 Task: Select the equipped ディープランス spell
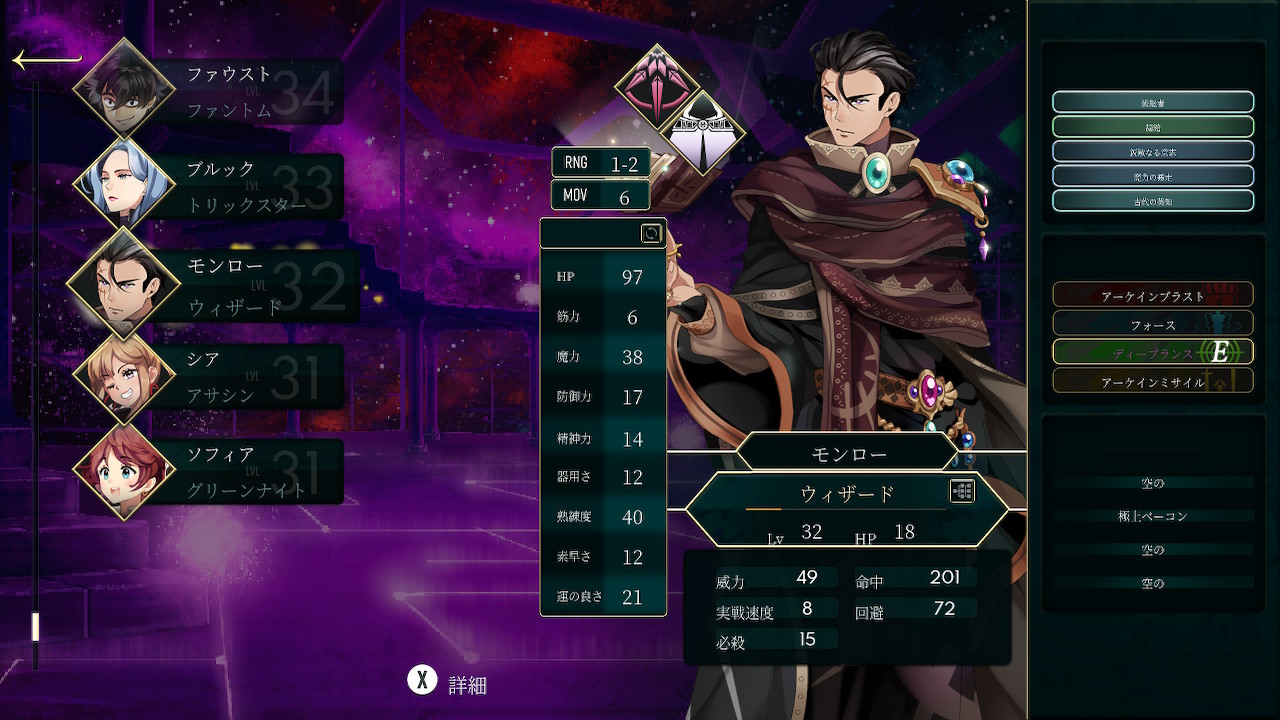[1152, 352]
